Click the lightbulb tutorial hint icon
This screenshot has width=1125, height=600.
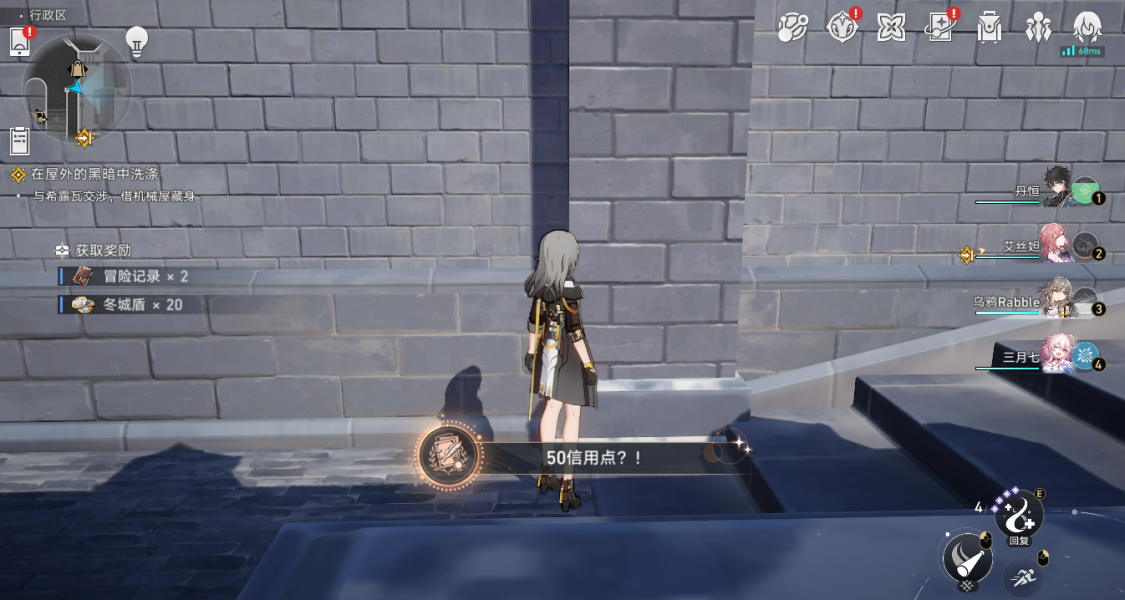click(x=136, y=41)
